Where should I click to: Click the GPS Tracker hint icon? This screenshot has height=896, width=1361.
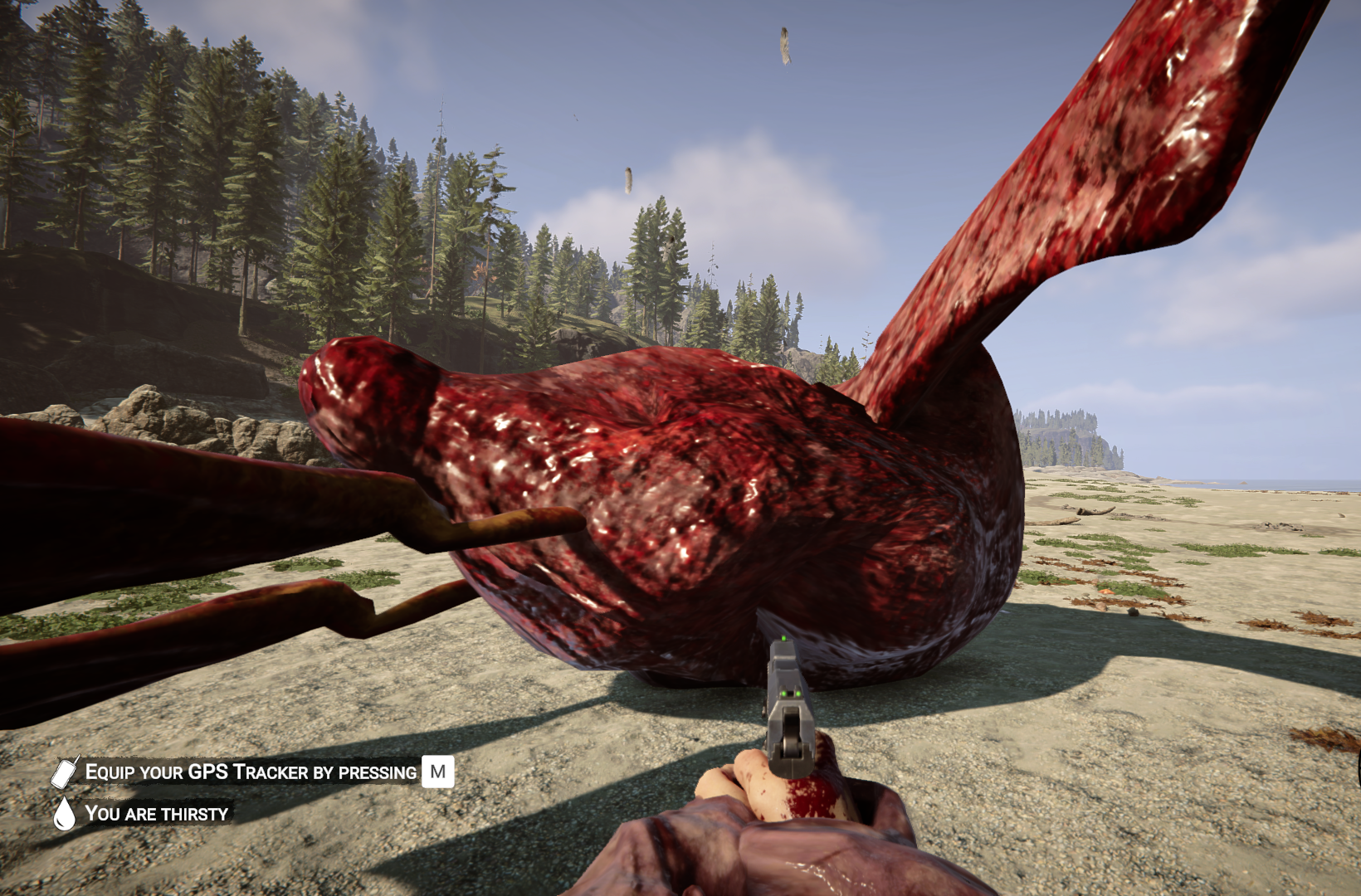click(x=65, y=772)
